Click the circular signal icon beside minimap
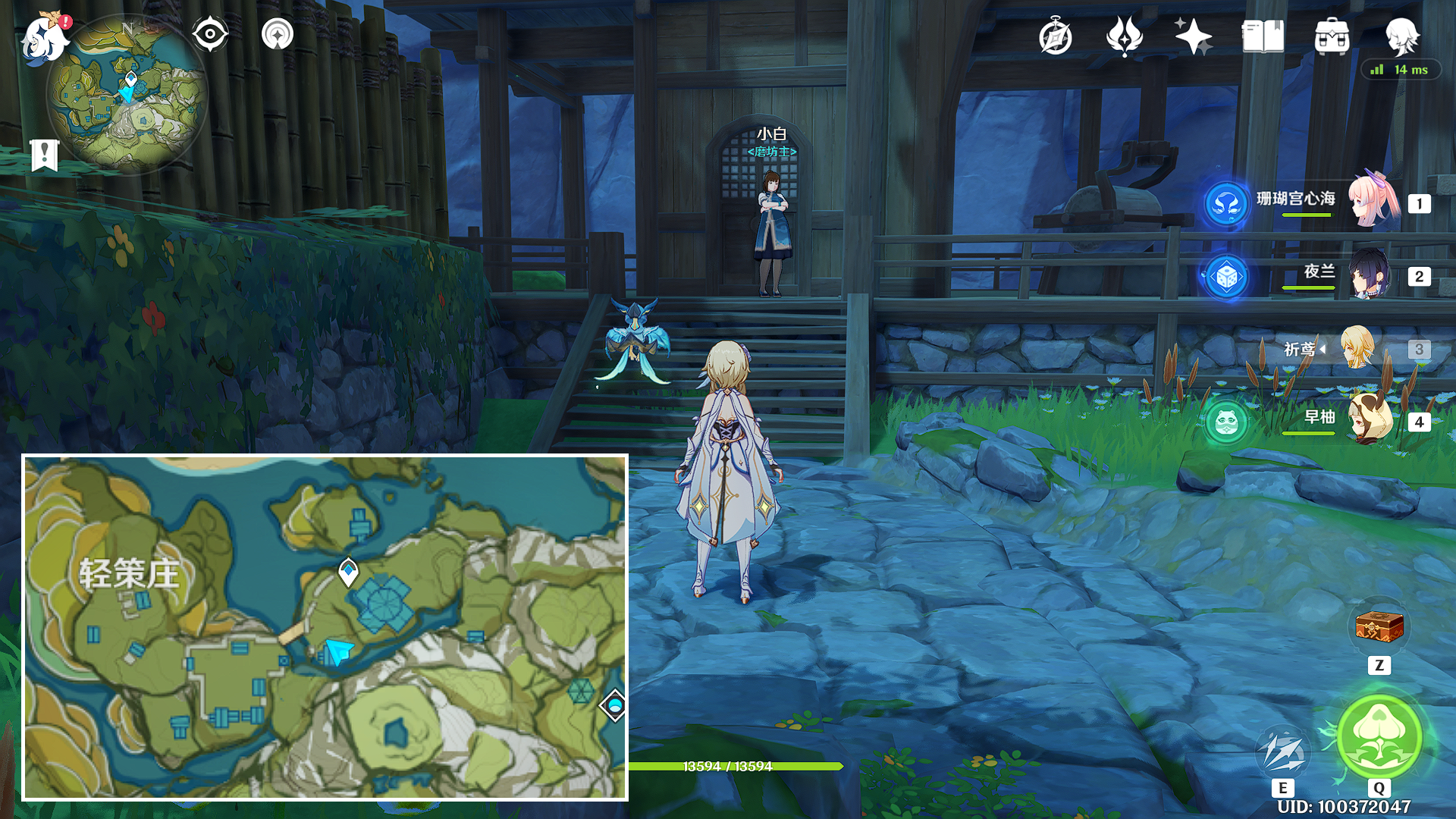Image resolution: width=1456 pixels, height=819 pixels. [278, 34]
